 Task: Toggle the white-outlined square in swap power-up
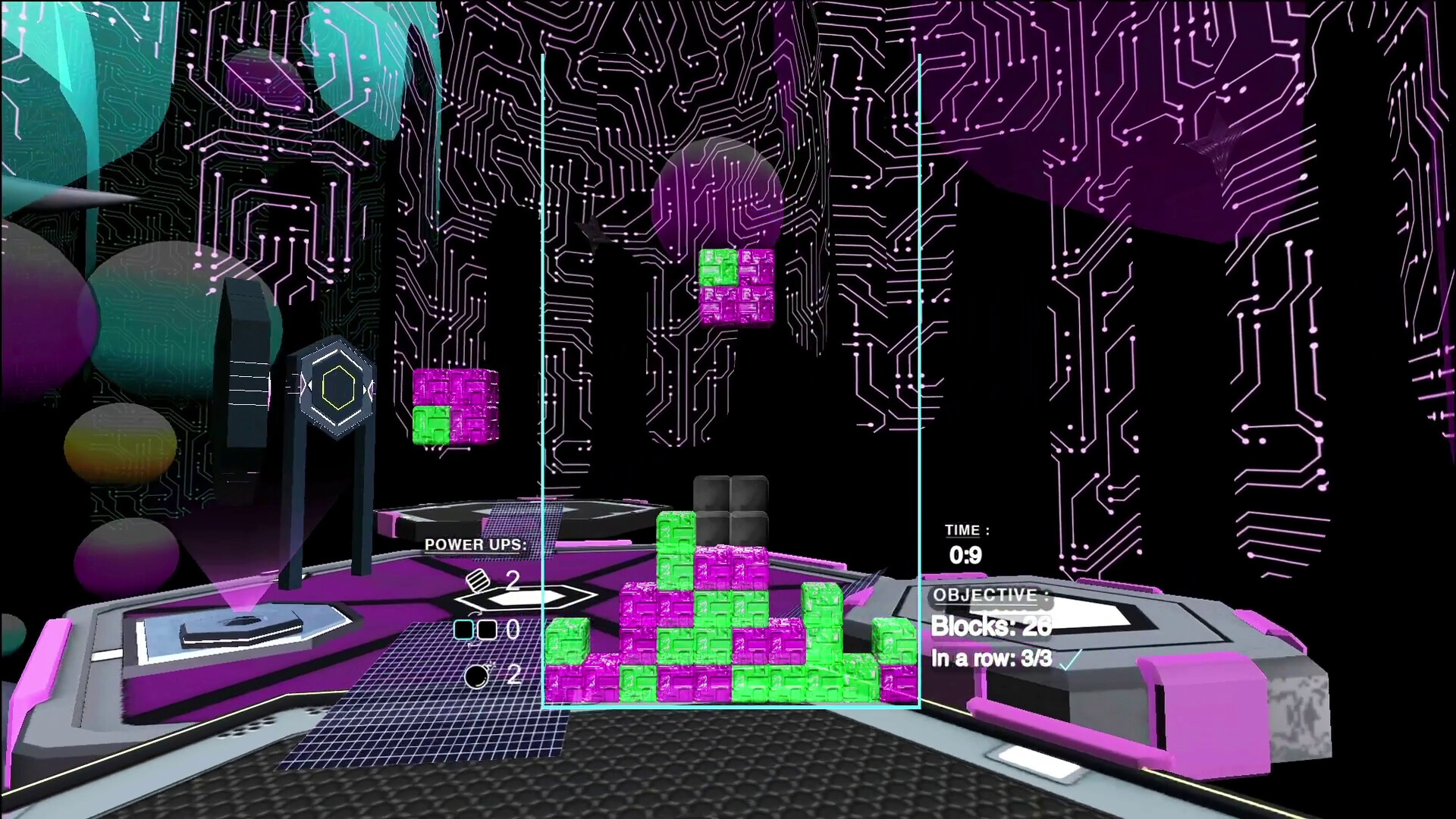point(488,629)
